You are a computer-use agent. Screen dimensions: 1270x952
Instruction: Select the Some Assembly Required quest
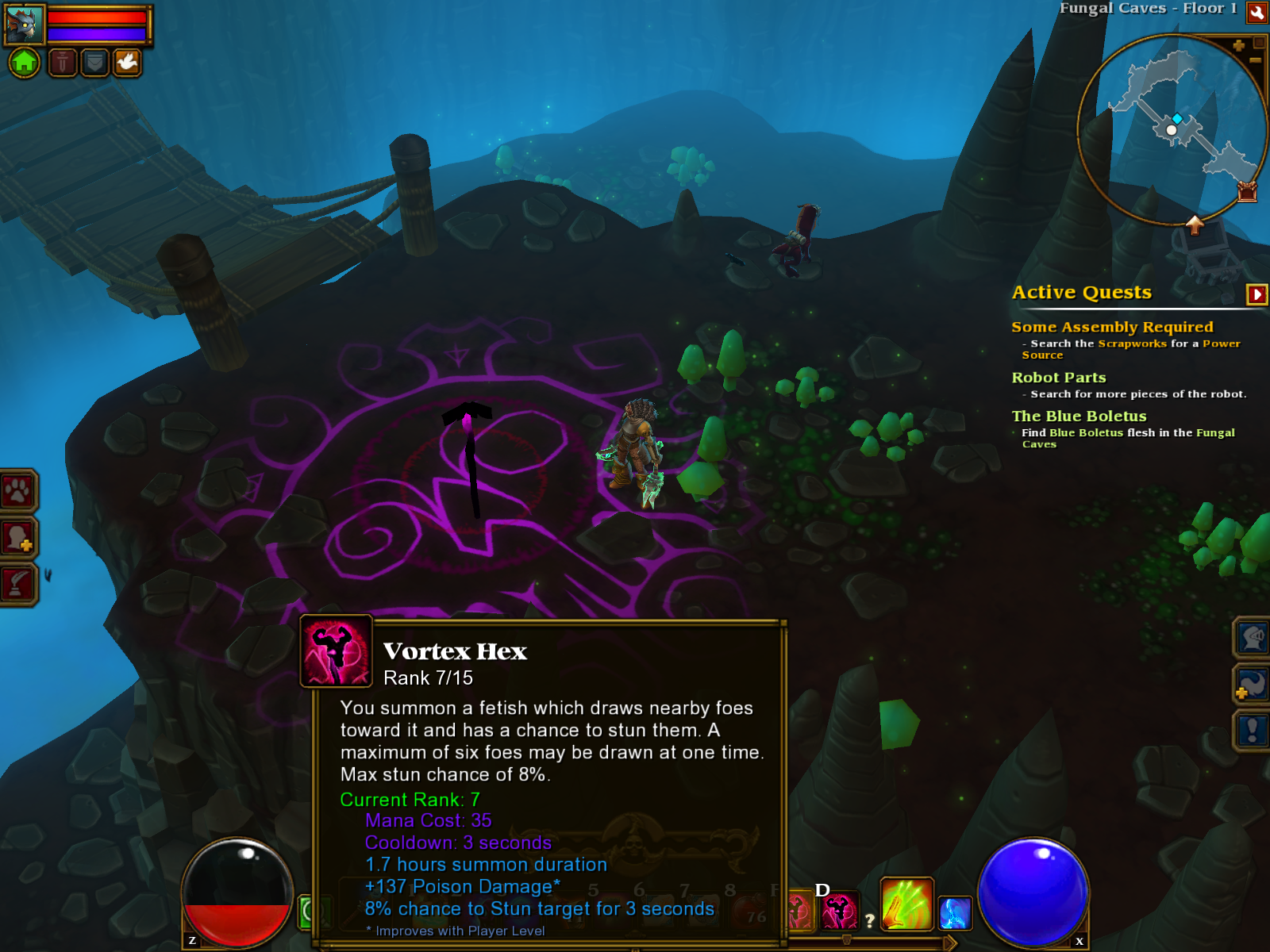(x=1111, y=327)
